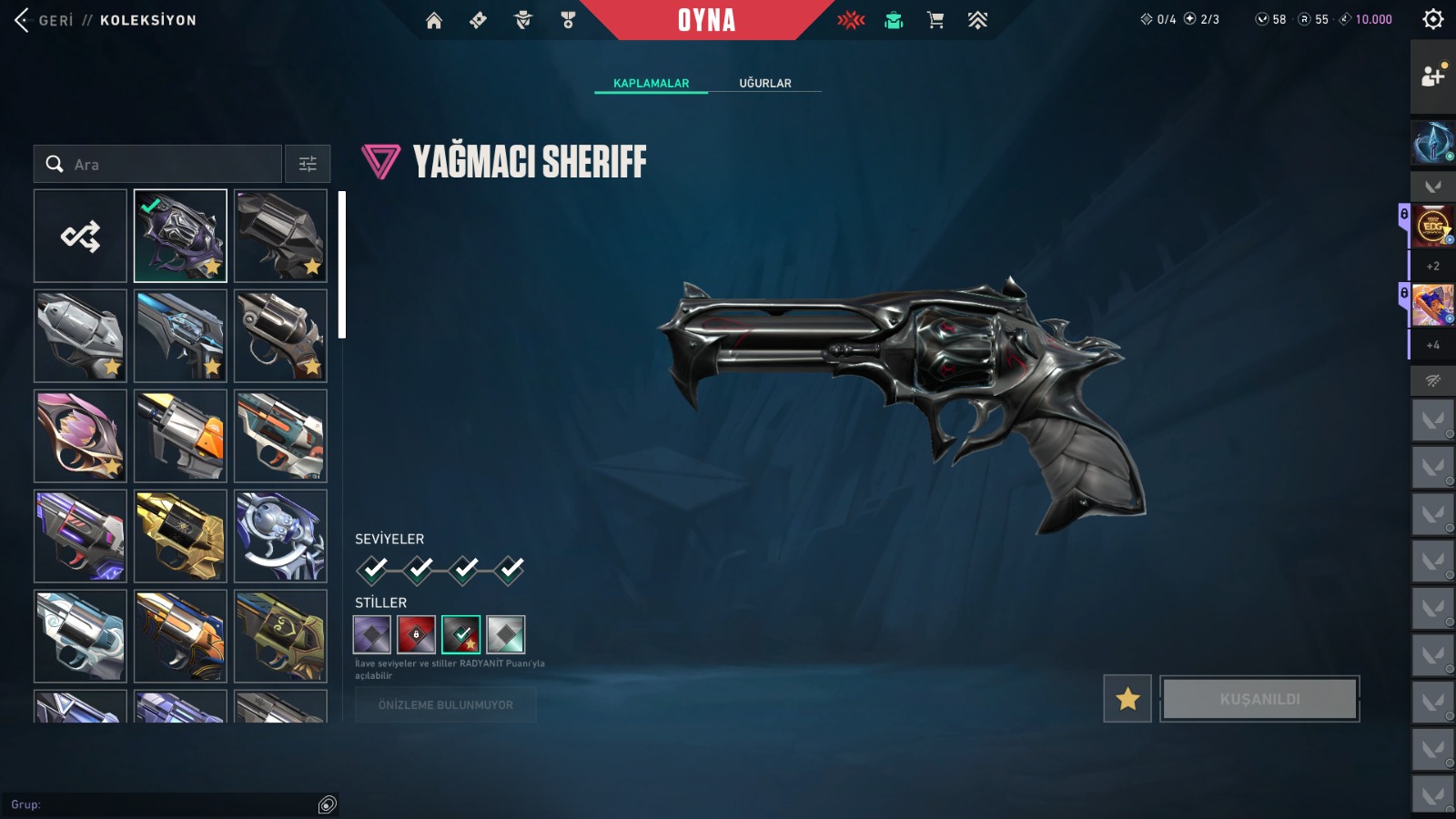Click the red OYNA play button

pyautogui.click(x=706, y=20)
